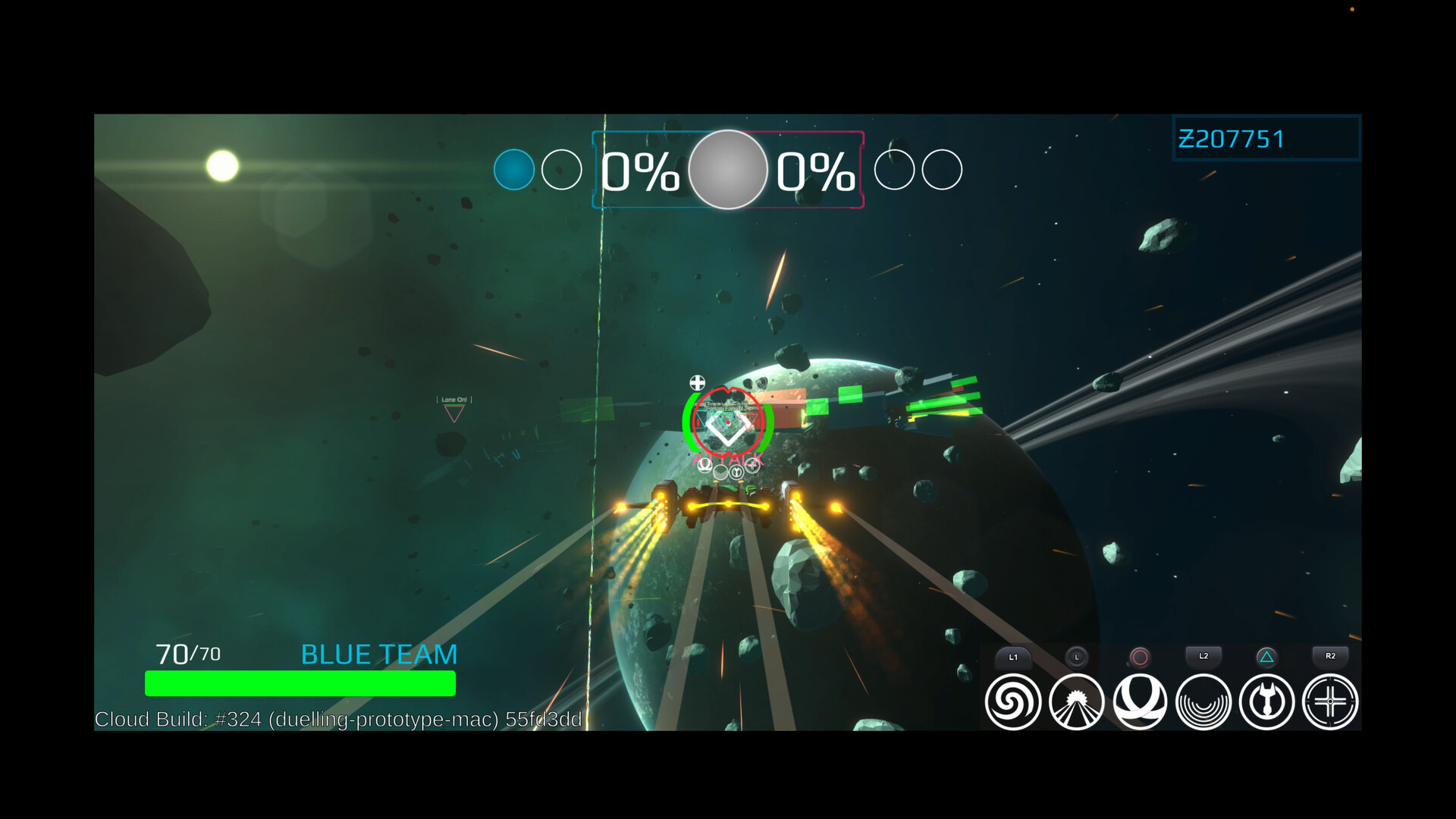
Task: Activate the sunrise rays ability in the ability bar
Action: (x=1076, y=701)
